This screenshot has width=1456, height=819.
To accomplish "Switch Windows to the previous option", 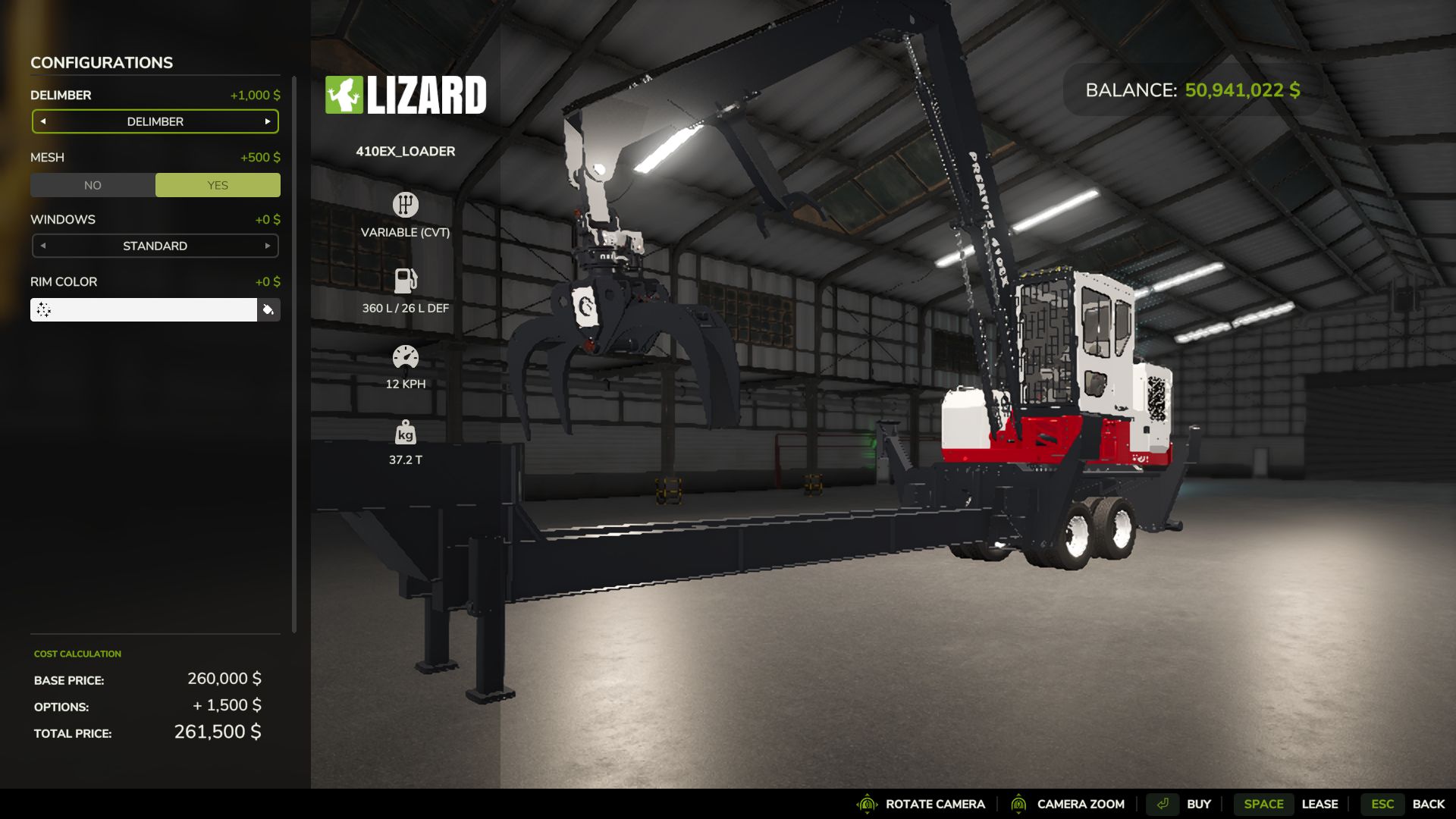I will click(x=43, y=246).
